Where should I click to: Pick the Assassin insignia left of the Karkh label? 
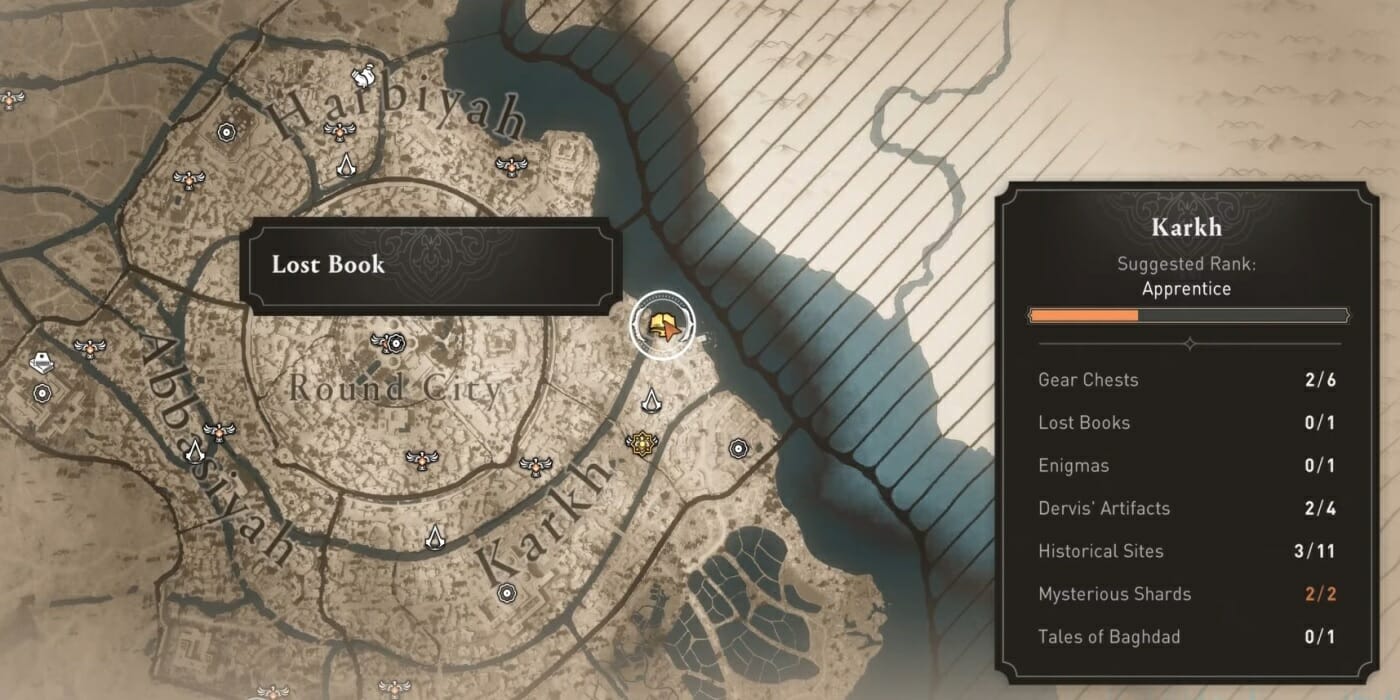point(435,536)
